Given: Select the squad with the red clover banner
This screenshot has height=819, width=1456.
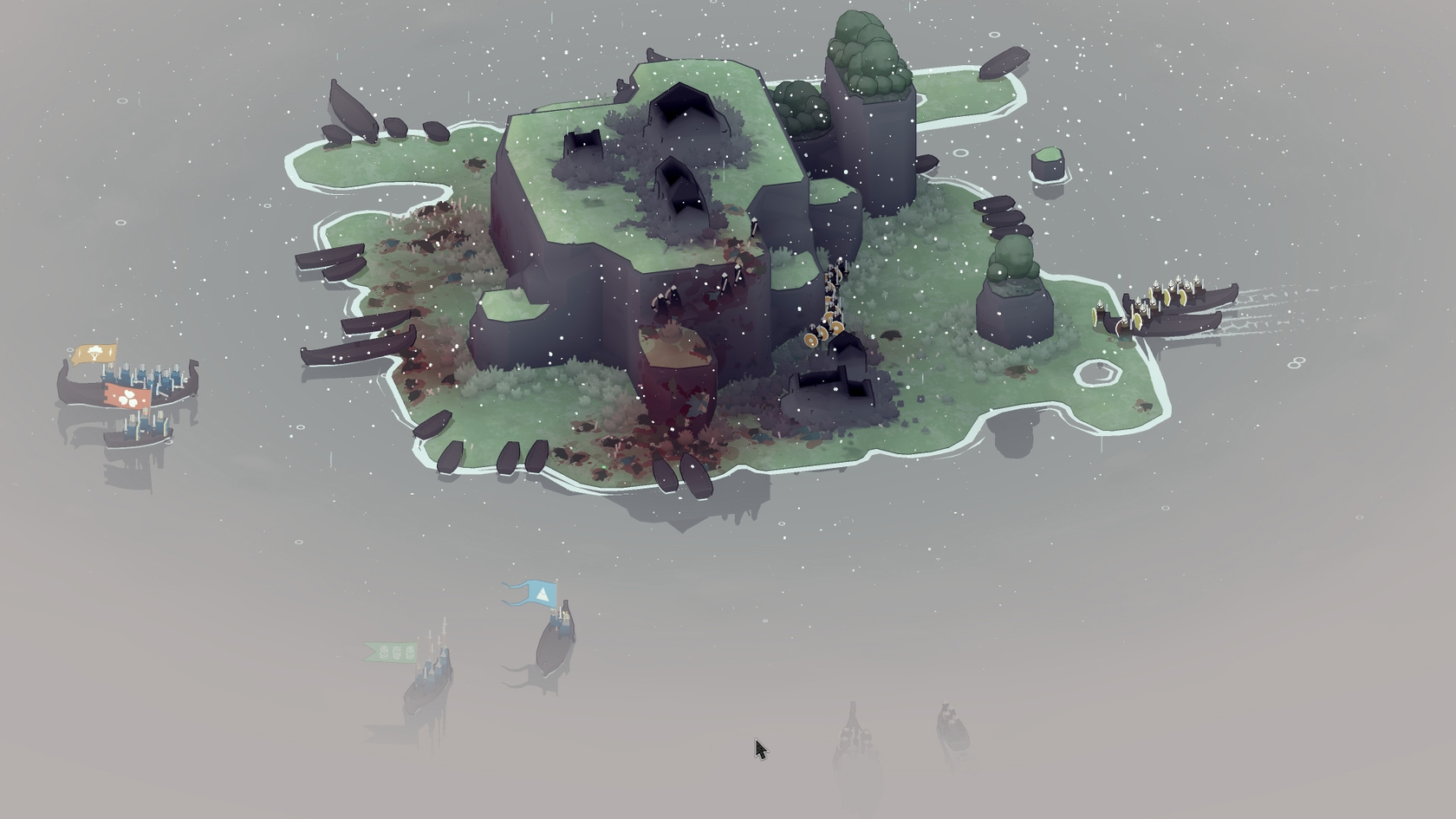Looking at the screenshot, I should [x=127, y=397].
